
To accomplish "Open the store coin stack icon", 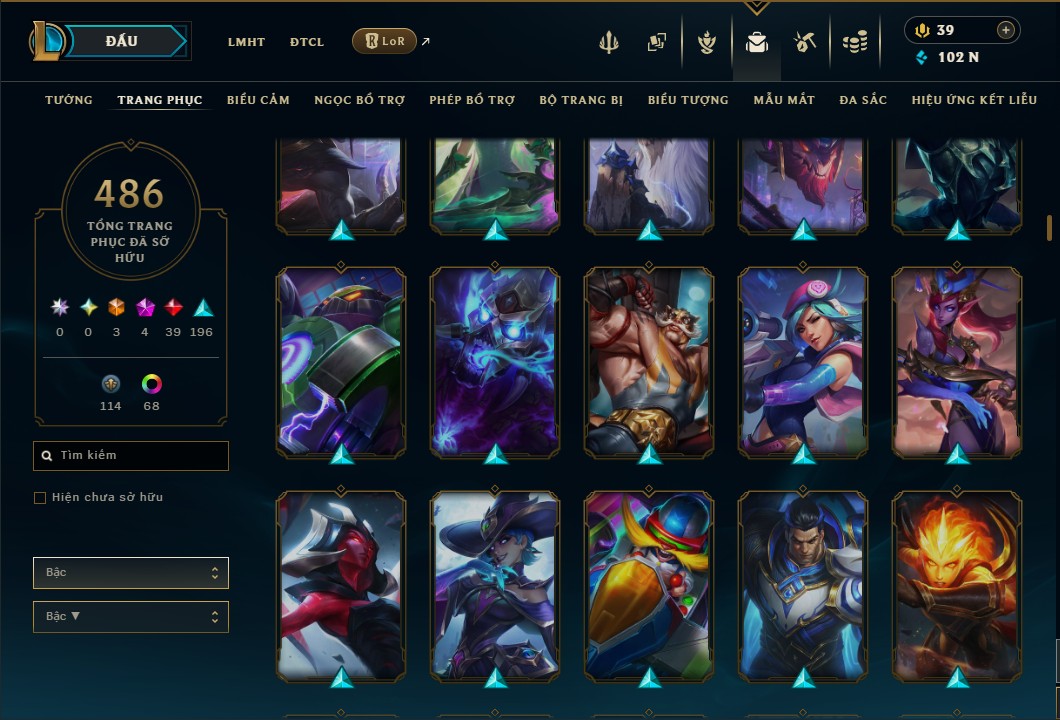I will [854, 42].
